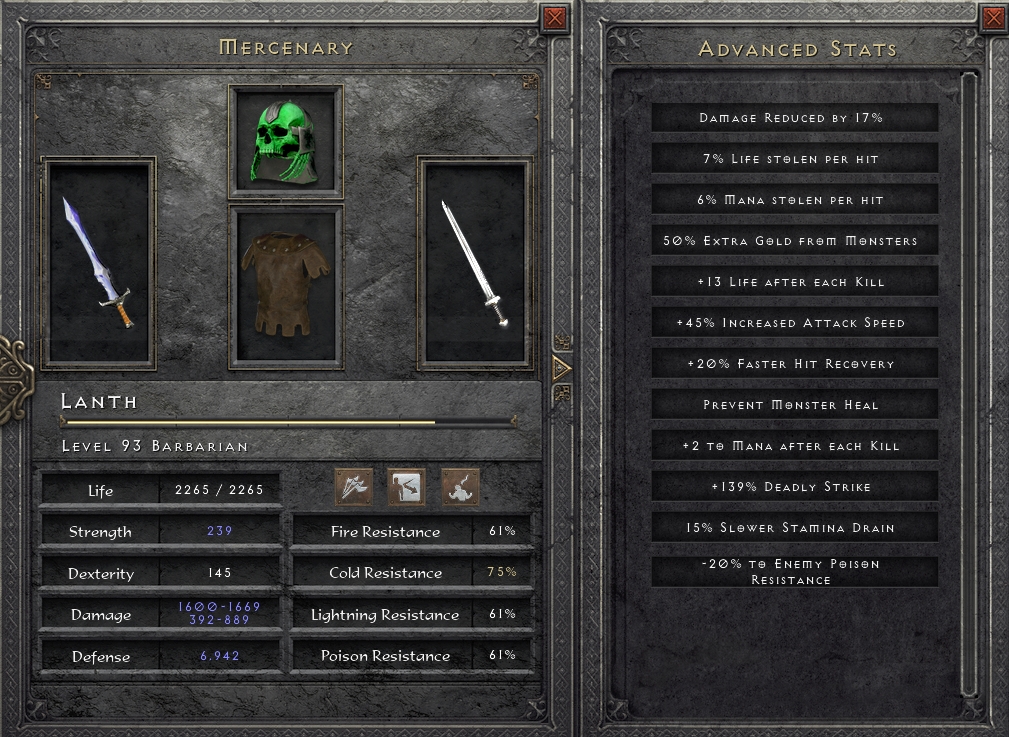
Task: Close the Mercenary panel
Action: pos(554,18)
